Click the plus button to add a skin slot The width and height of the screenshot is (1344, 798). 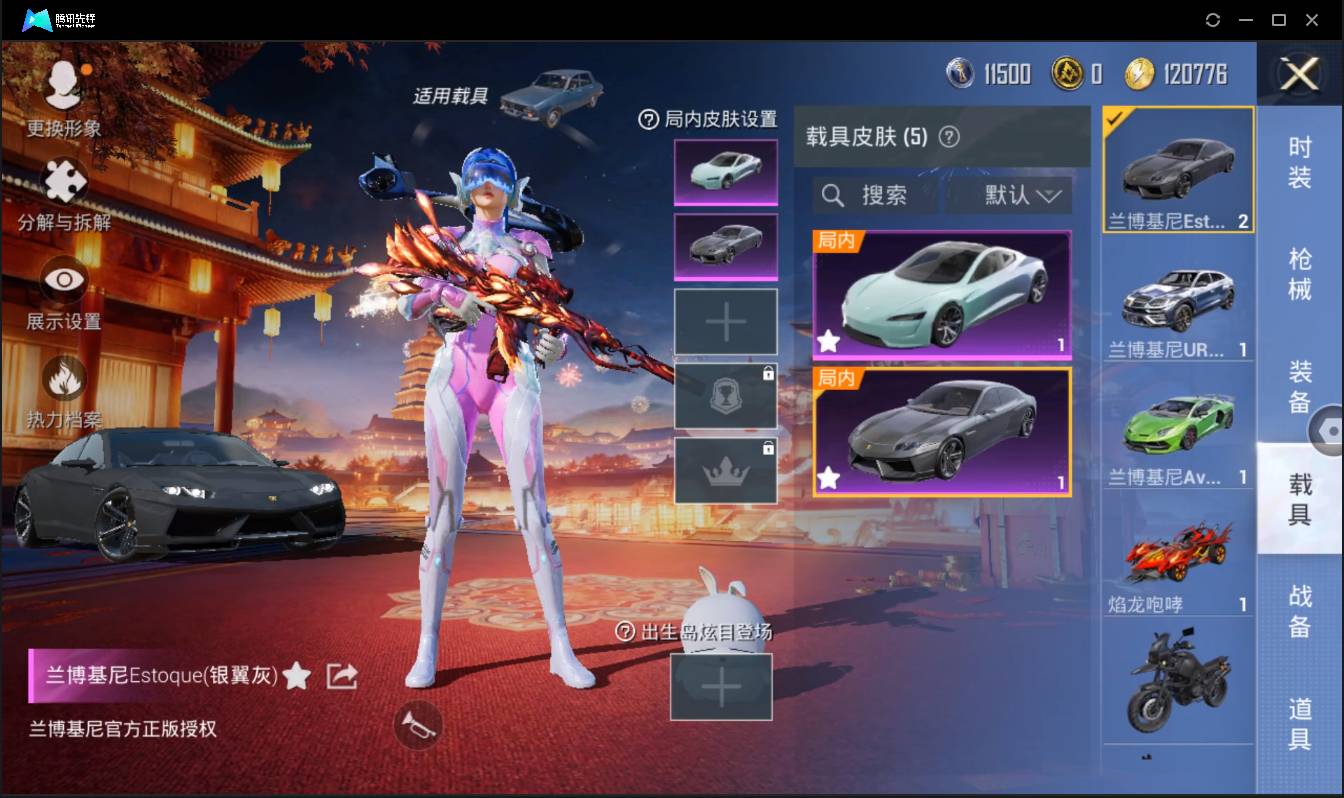(725, 322)
